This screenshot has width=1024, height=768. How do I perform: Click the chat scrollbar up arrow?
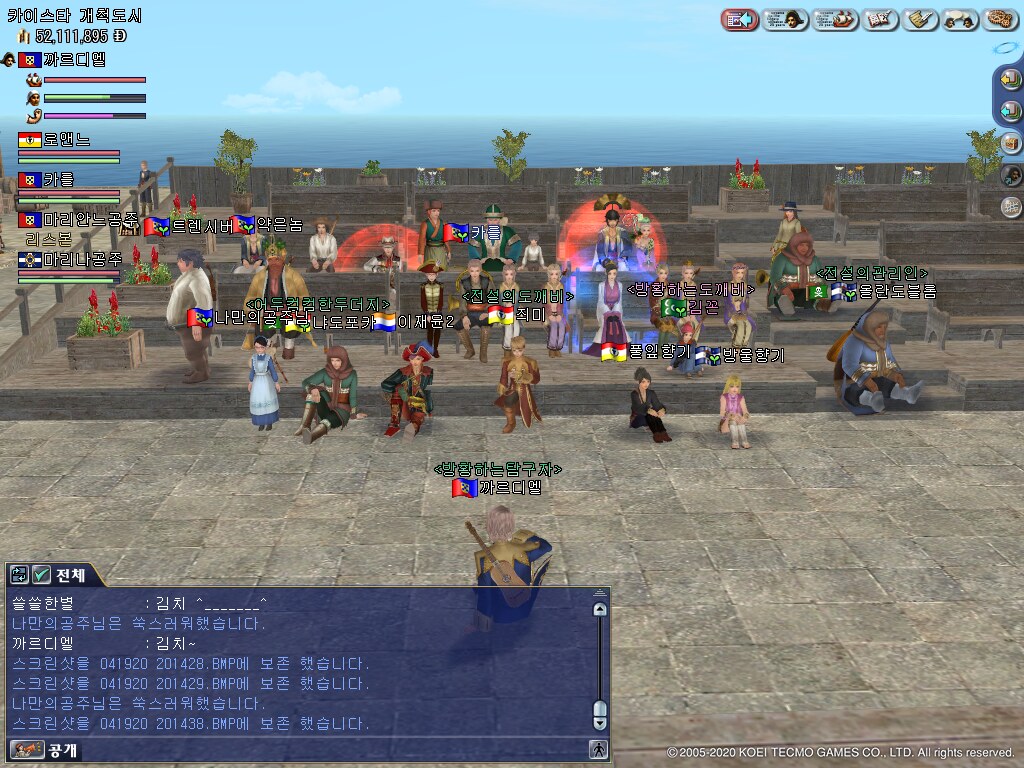pyautogui.click(x=600, y=609)
